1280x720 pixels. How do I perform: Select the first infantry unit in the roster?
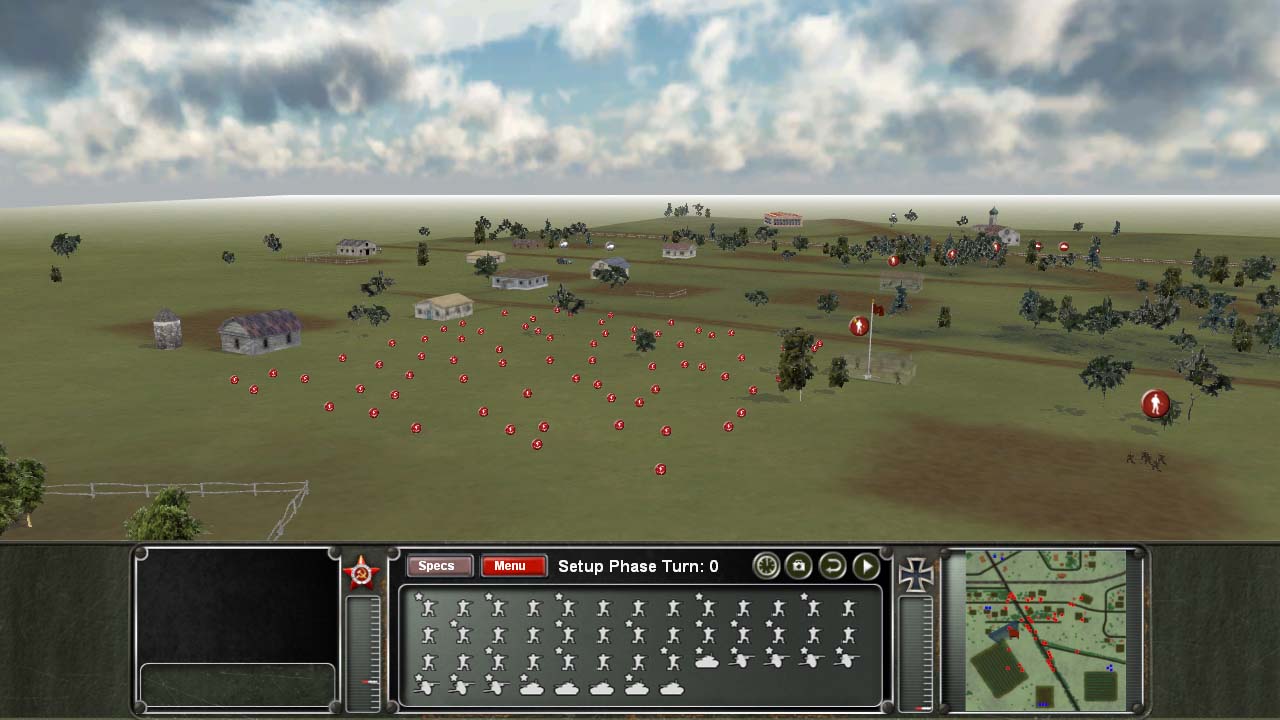tap(428, 607)
